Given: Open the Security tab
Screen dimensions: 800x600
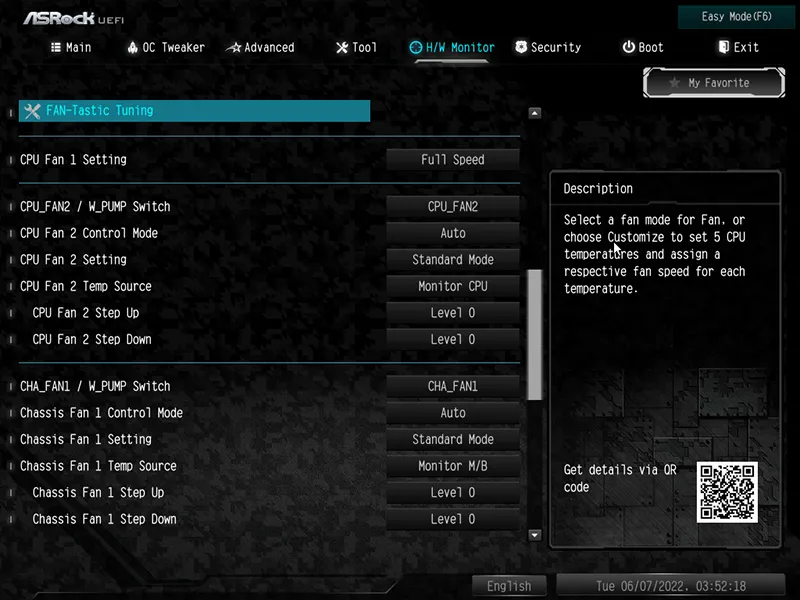Looking at the screenshot, I should (x=547, y=47).
